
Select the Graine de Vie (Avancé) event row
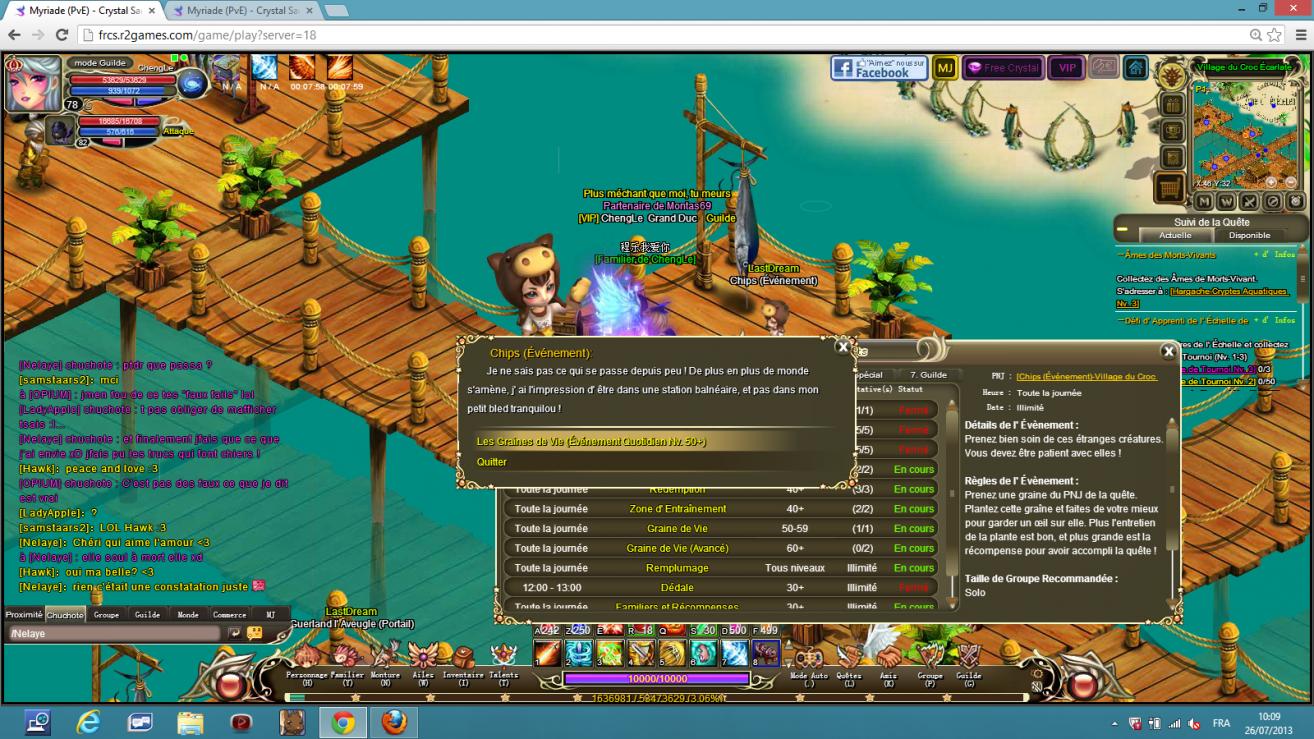coord(677,548)
